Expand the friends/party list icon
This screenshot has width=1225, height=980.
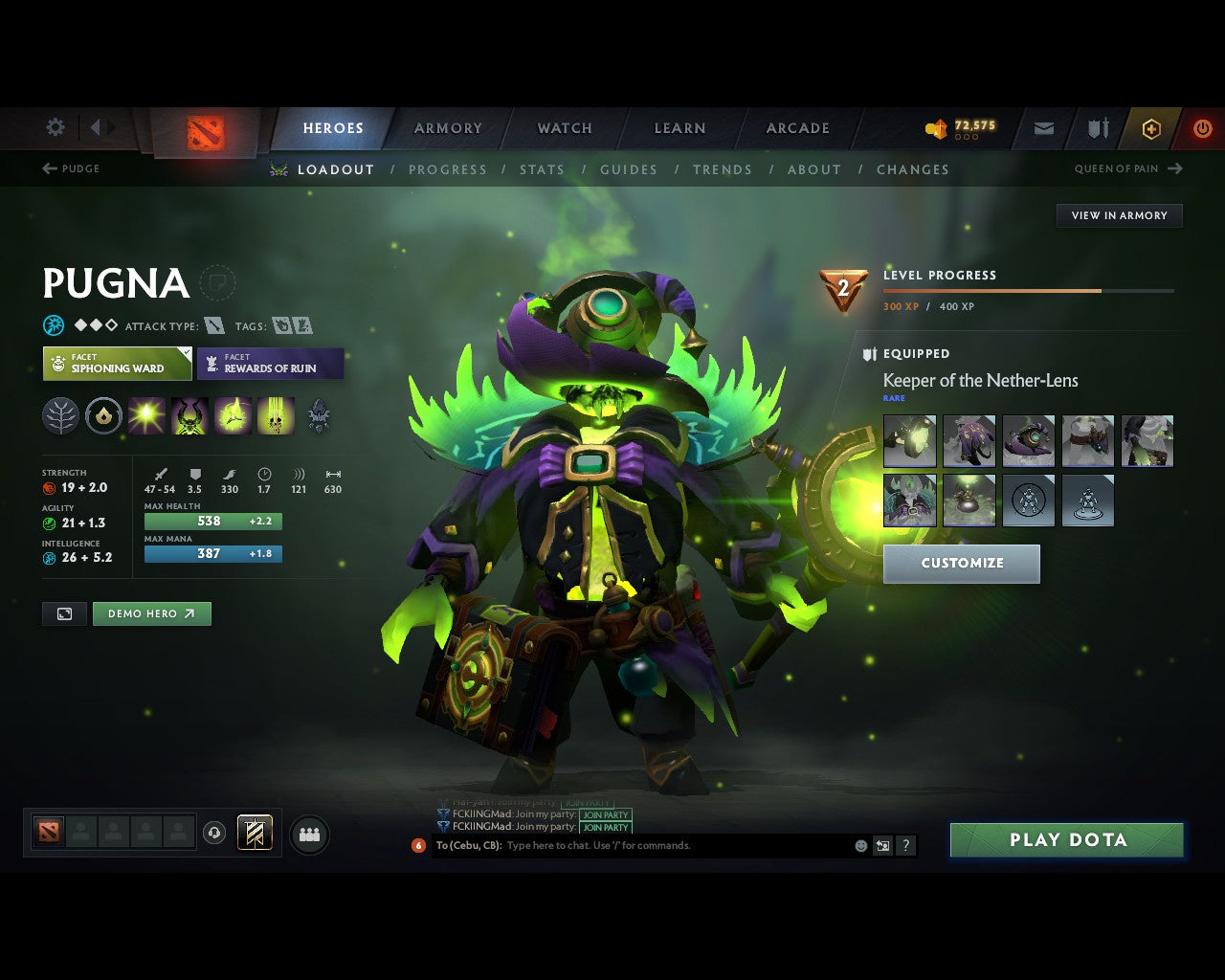point(308,833)
